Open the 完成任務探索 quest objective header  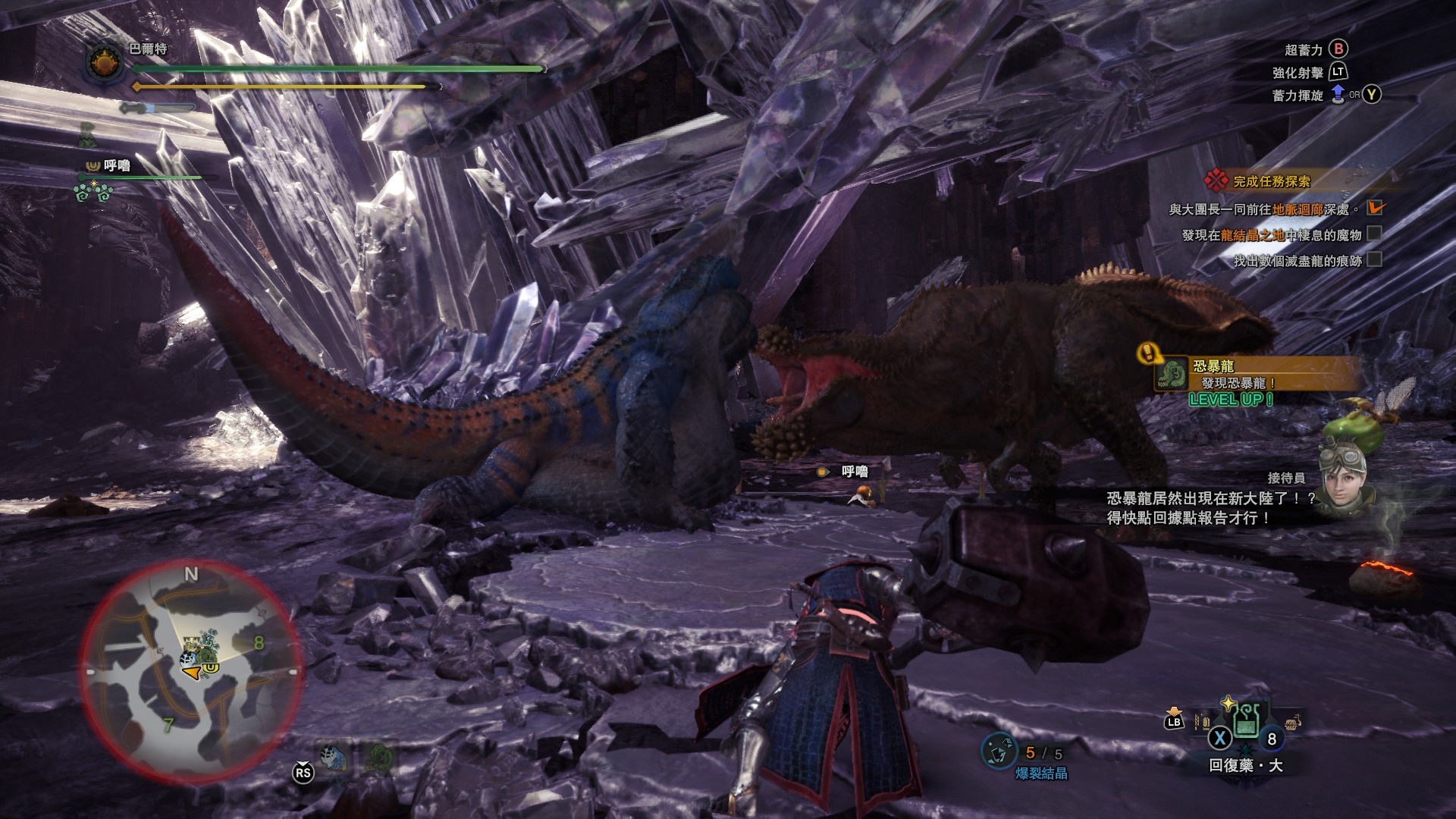(1271, 181)
